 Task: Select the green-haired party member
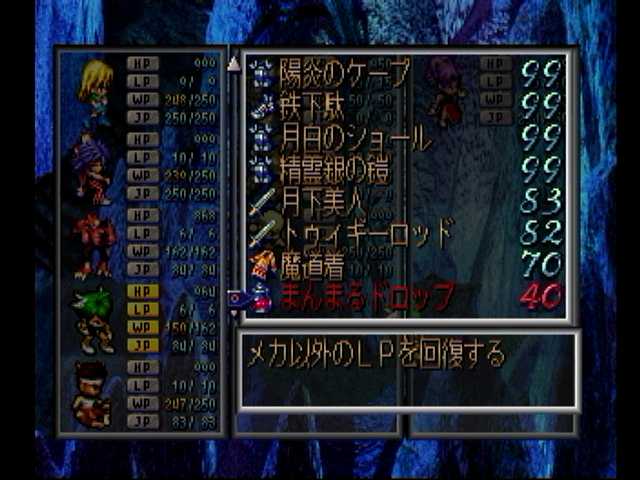(95, 319)
